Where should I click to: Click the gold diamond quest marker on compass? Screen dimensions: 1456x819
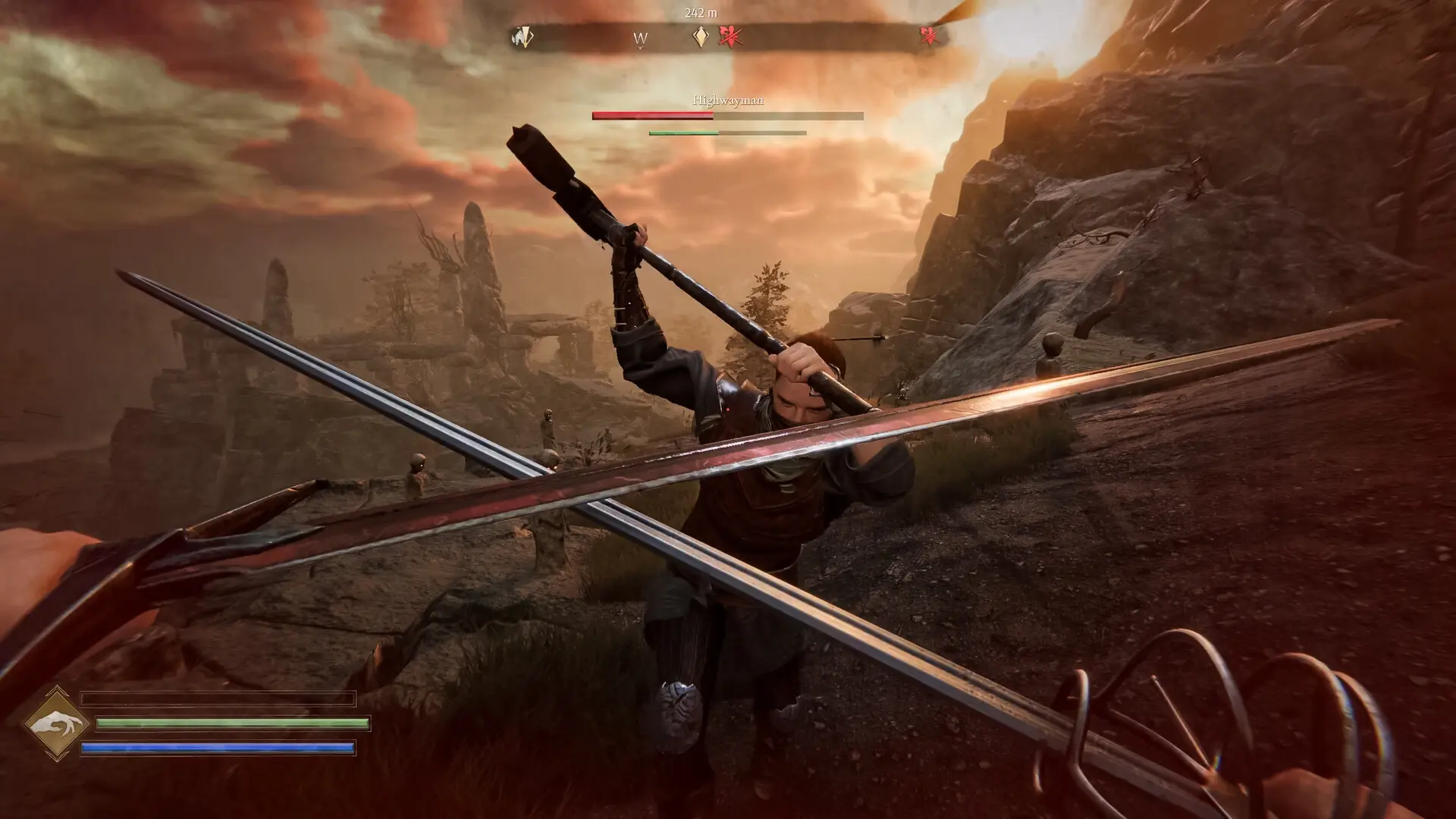coord(701,36)
